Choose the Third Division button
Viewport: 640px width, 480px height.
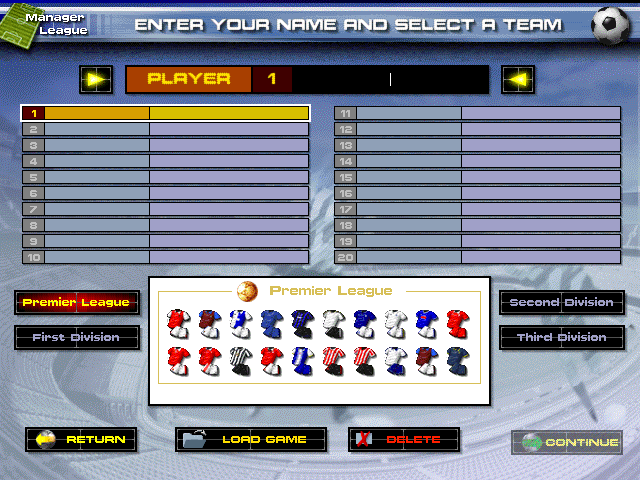562,338
